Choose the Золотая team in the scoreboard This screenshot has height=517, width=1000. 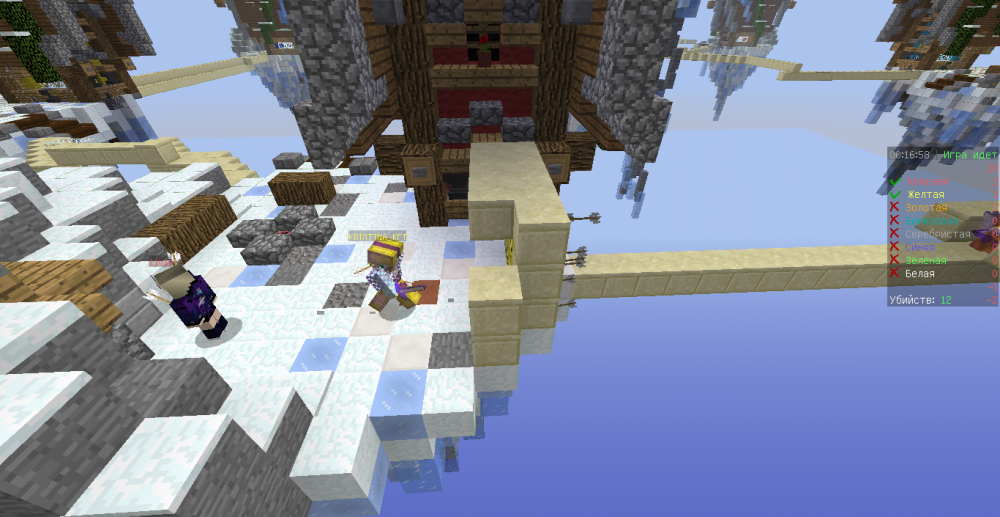925,207
